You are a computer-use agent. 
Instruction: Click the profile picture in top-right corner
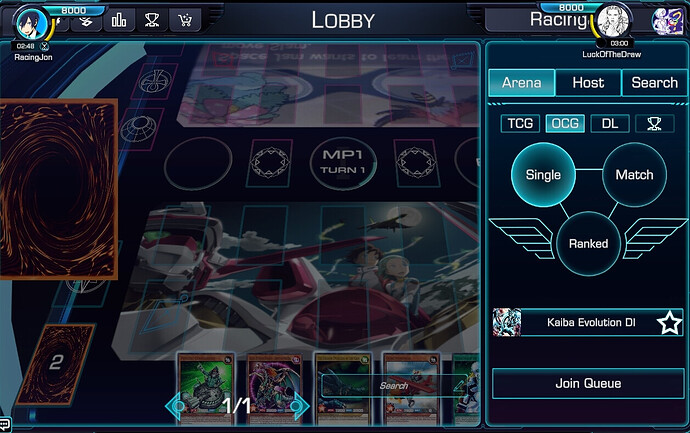pos(667,20)
